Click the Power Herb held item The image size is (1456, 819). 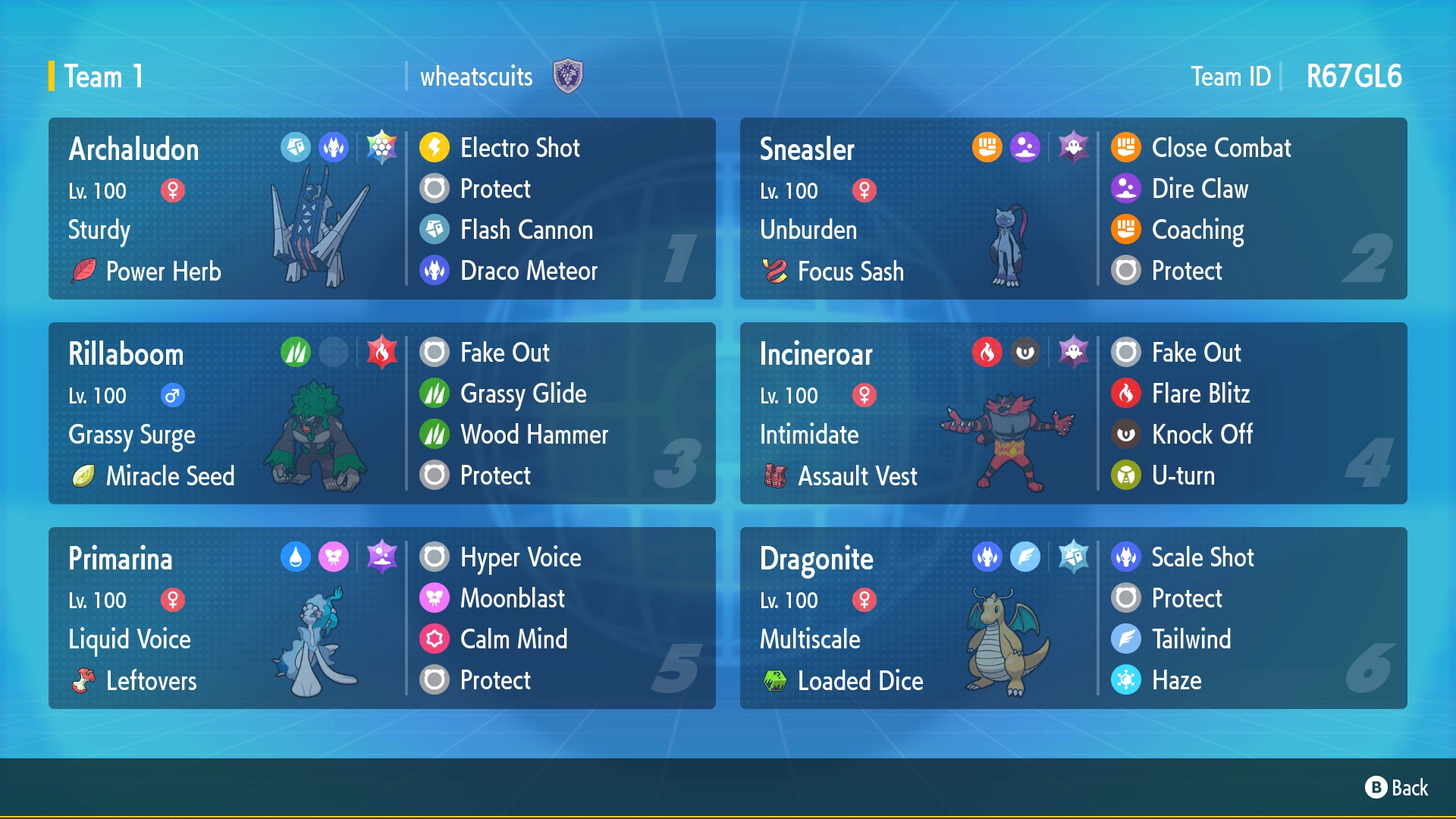[x=162, y=271]
